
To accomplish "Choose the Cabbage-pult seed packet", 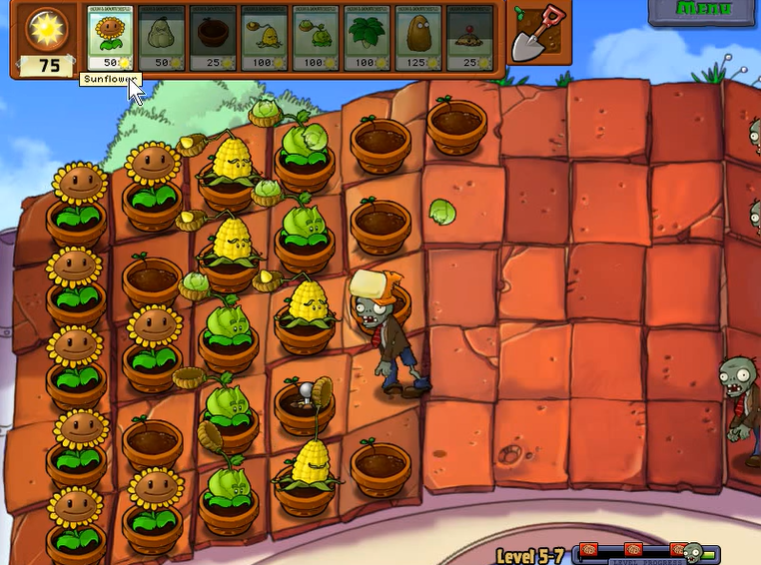I will pos(317,38).
